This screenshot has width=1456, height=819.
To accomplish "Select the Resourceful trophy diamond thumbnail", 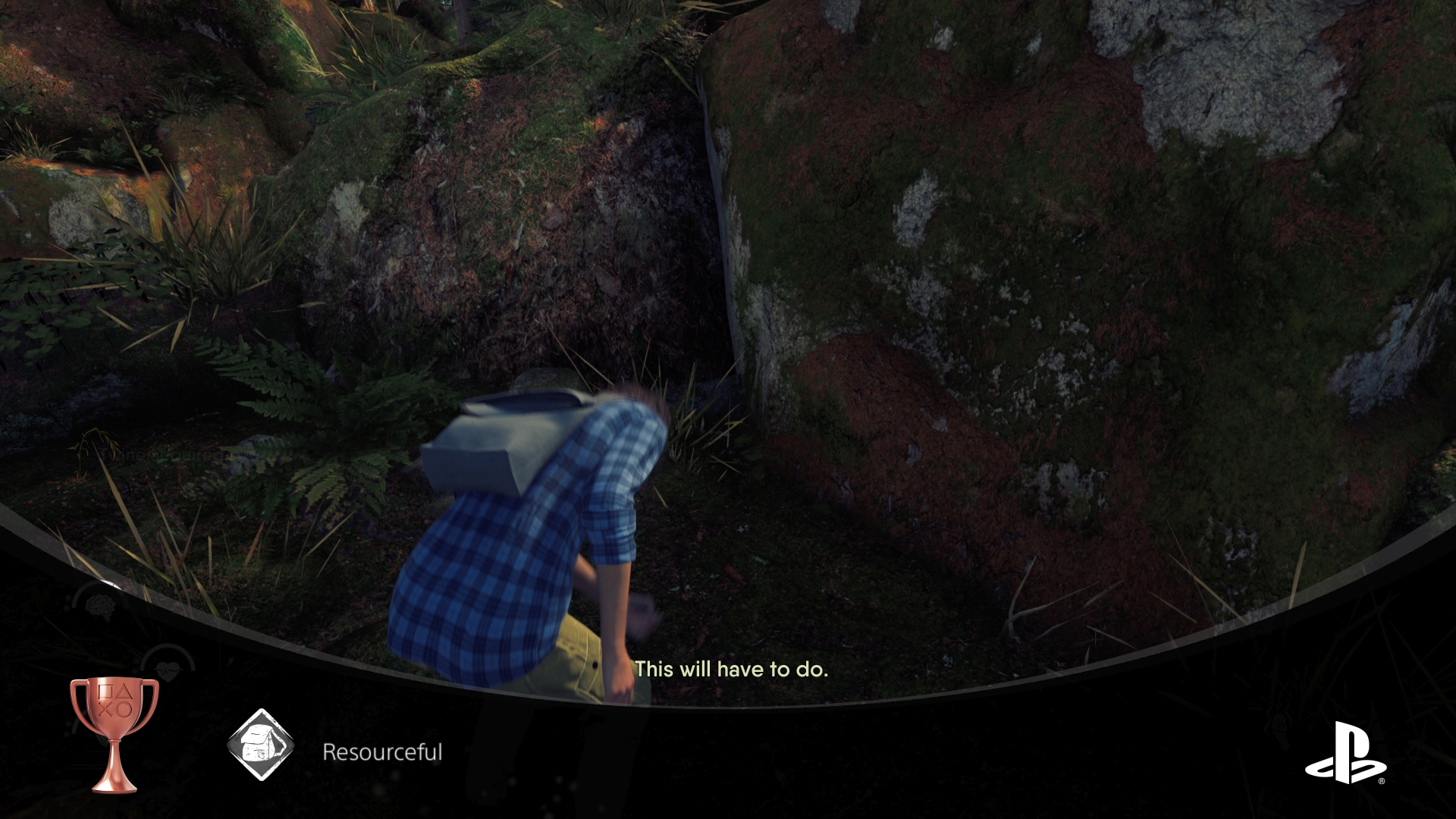I will 261,745.
